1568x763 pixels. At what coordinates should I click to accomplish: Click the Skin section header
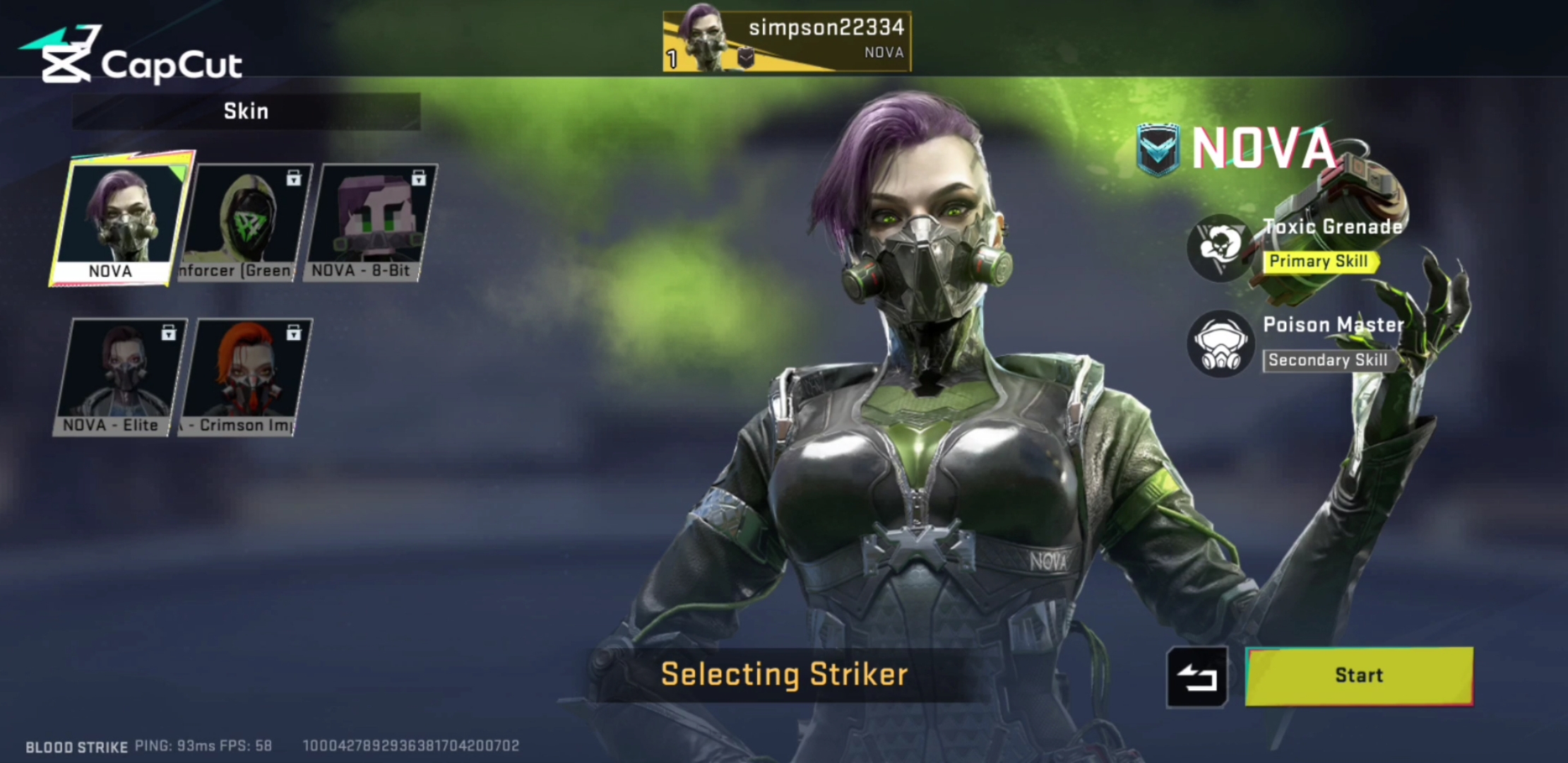click(x=246, y=112)
